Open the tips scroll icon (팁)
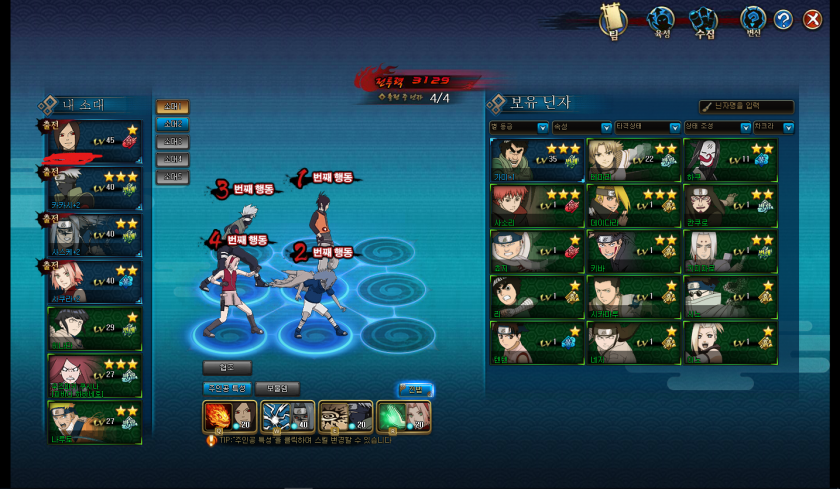Image resolution: width=840 pixels, height=489 pixels. (x=612, y=20)
